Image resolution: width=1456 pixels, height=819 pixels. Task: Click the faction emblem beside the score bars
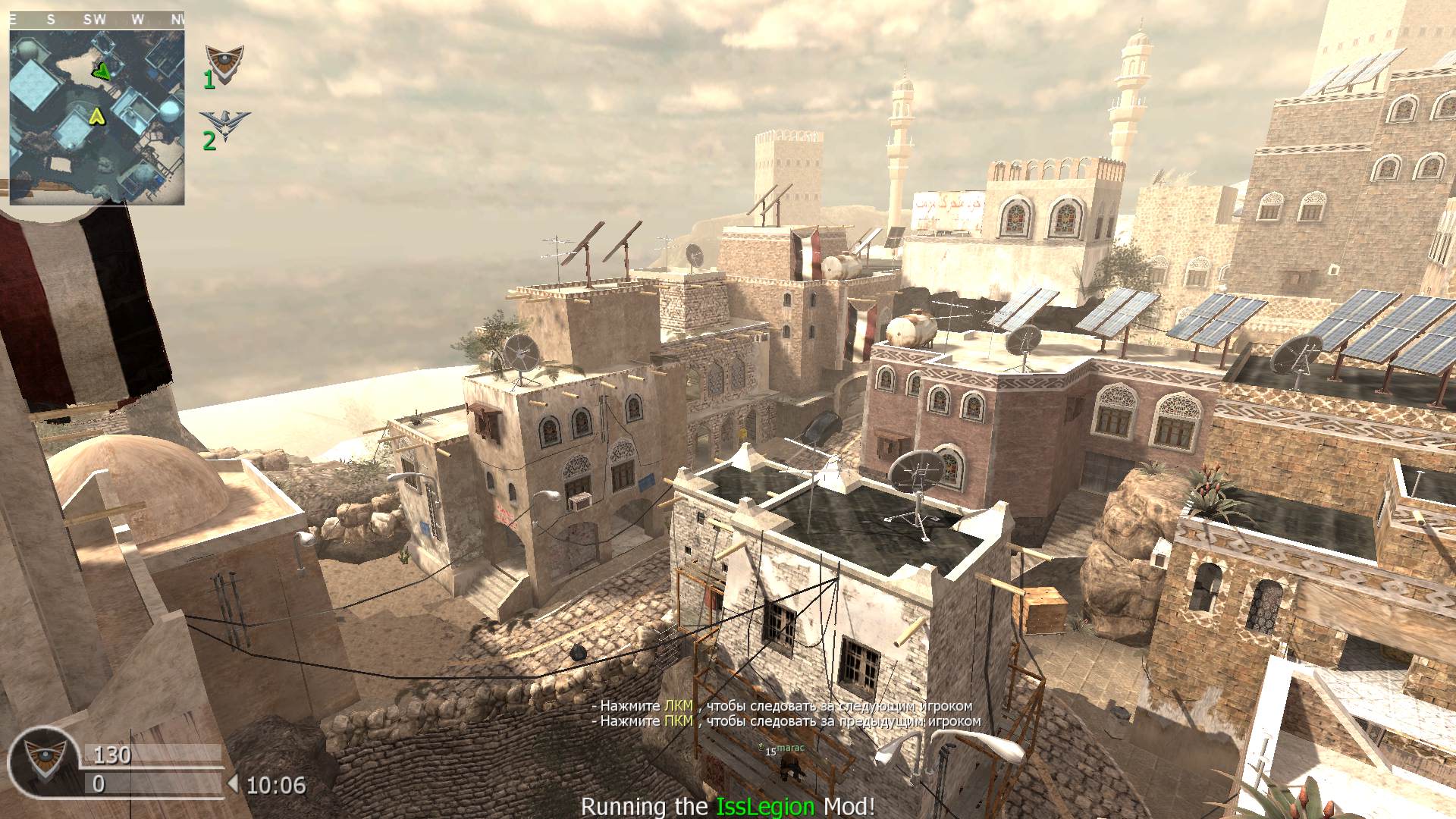tap(42, 761)
